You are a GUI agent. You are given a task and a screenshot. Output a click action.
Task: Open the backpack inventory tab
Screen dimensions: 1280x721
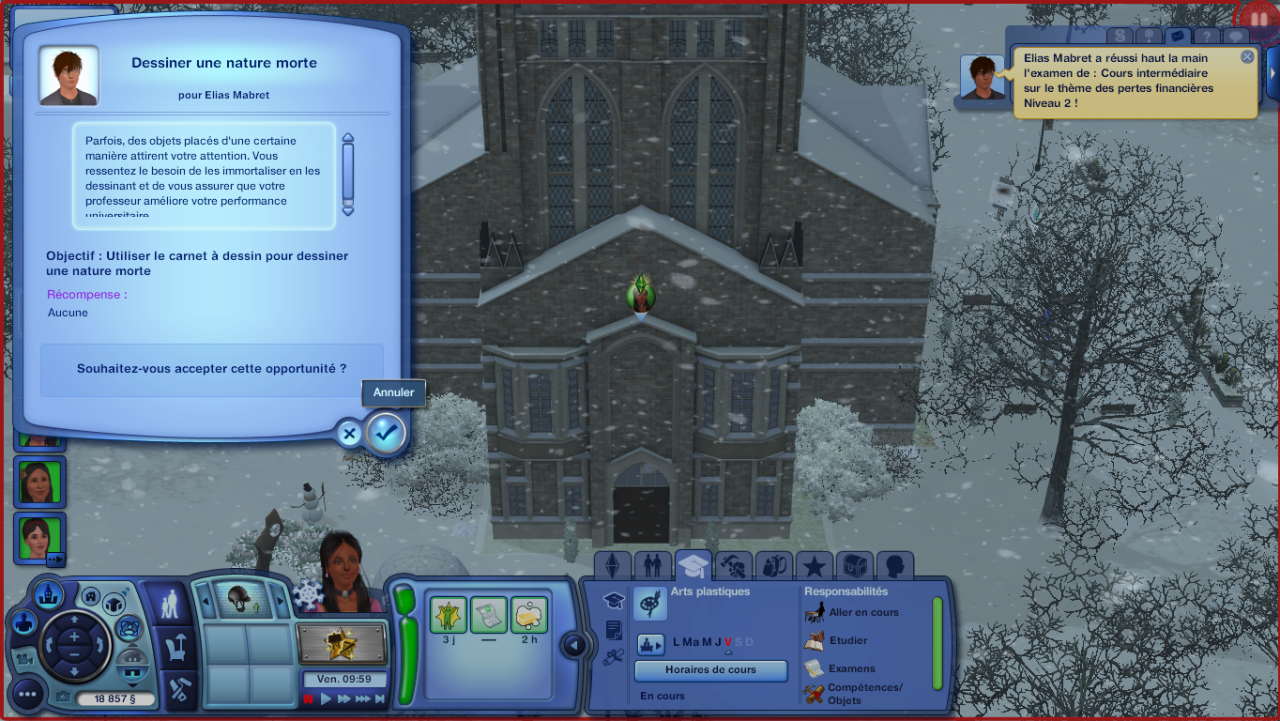pos(773,566)
